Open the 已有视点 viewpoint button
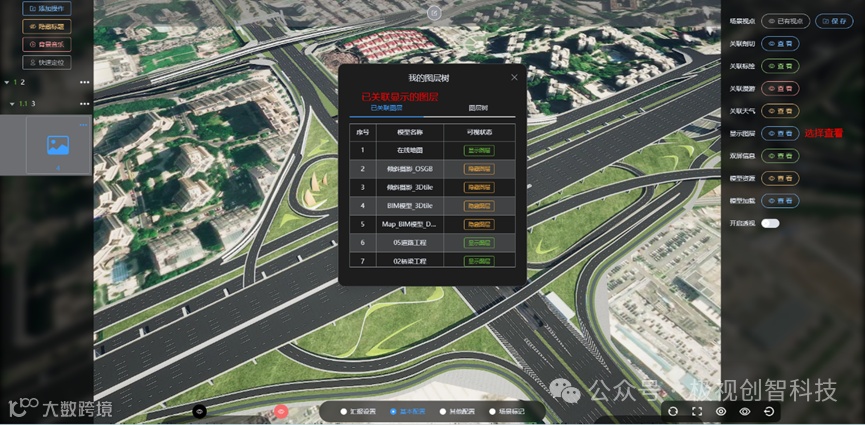865x425 pixels. (x=785, y=20)
